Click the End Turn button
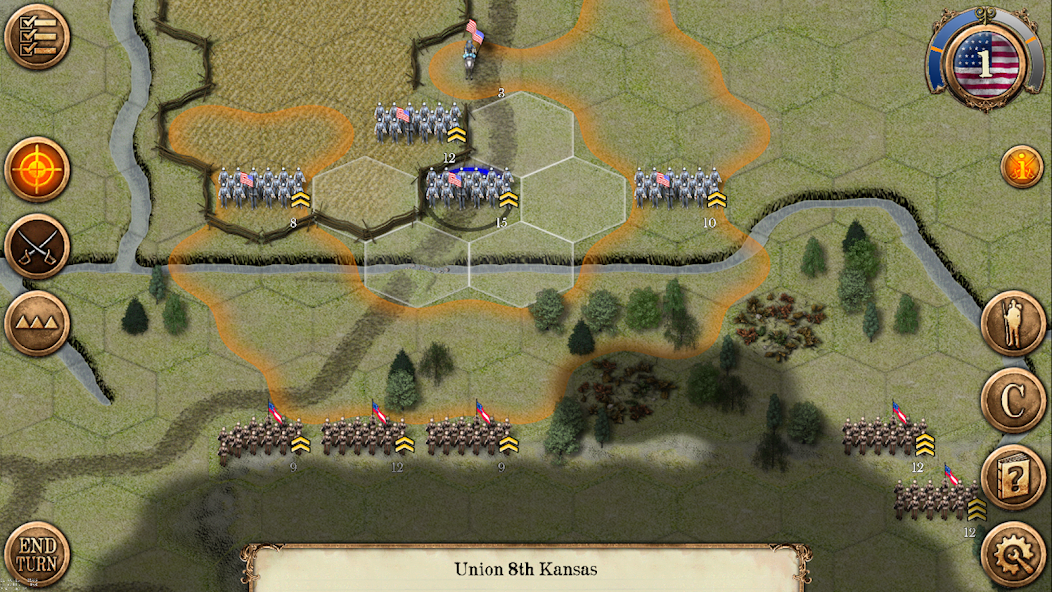Screen dimensions: 1052x592 36,554
